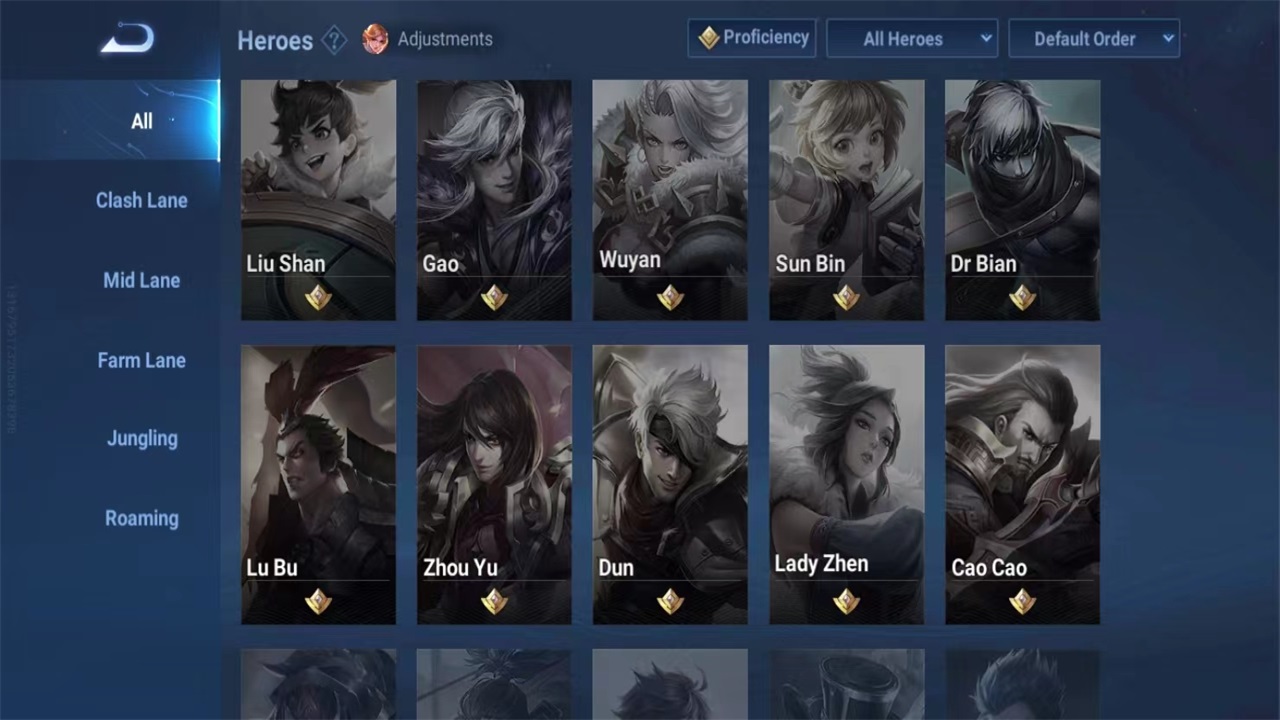Filter heroes by Farm Lane

(x=141, y=360)
